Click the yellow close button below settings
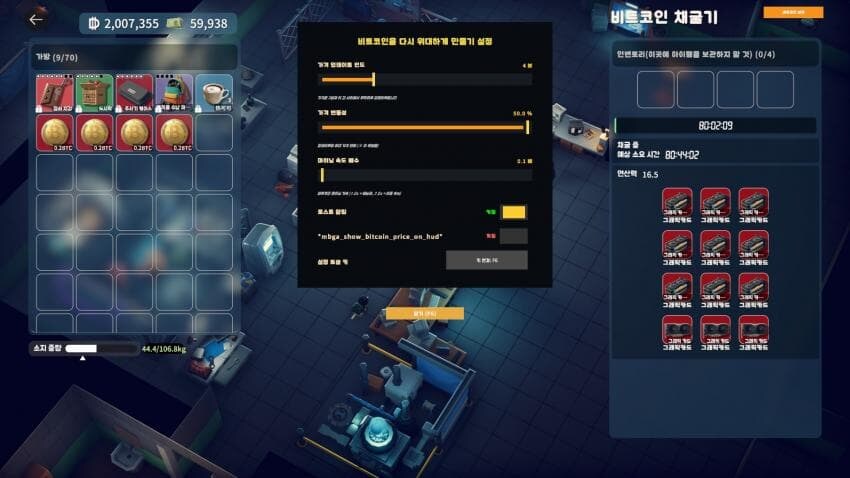850x478 pixels. 425,313
